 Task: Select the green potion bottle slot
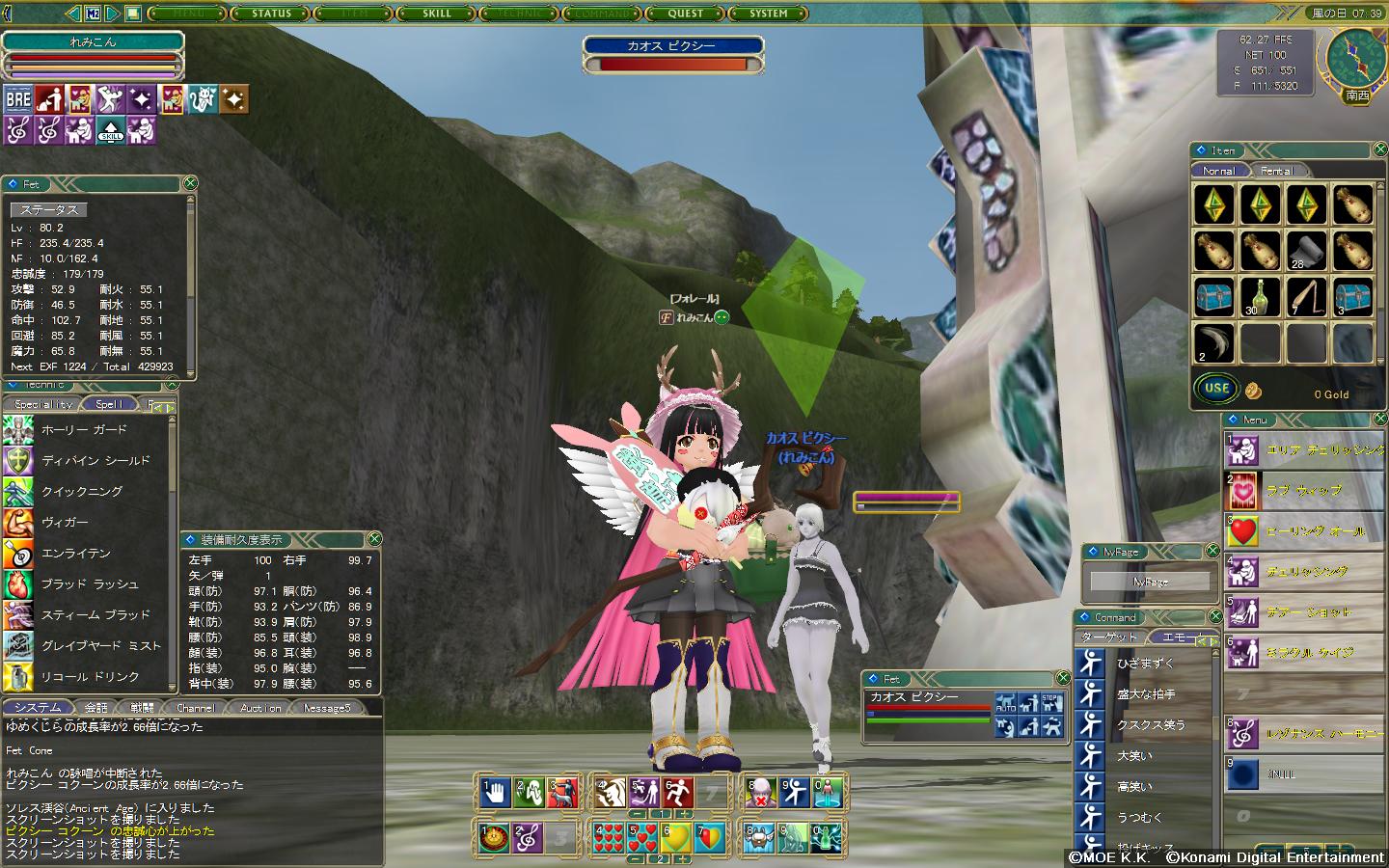(1260, 296)
